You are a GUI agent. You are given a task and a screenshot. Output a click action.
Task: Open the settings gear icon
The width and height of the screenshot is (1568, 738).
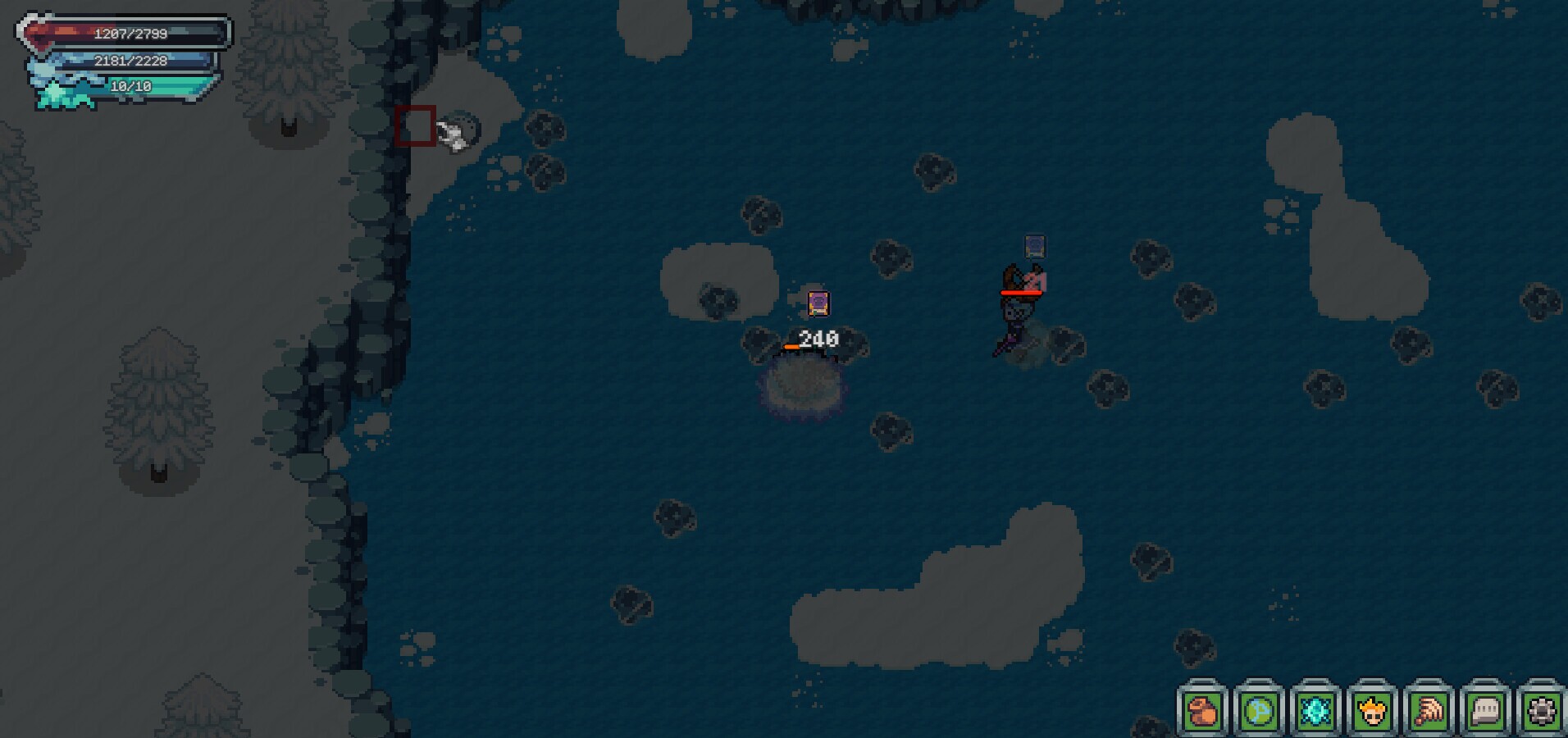tap(1542, 709)
